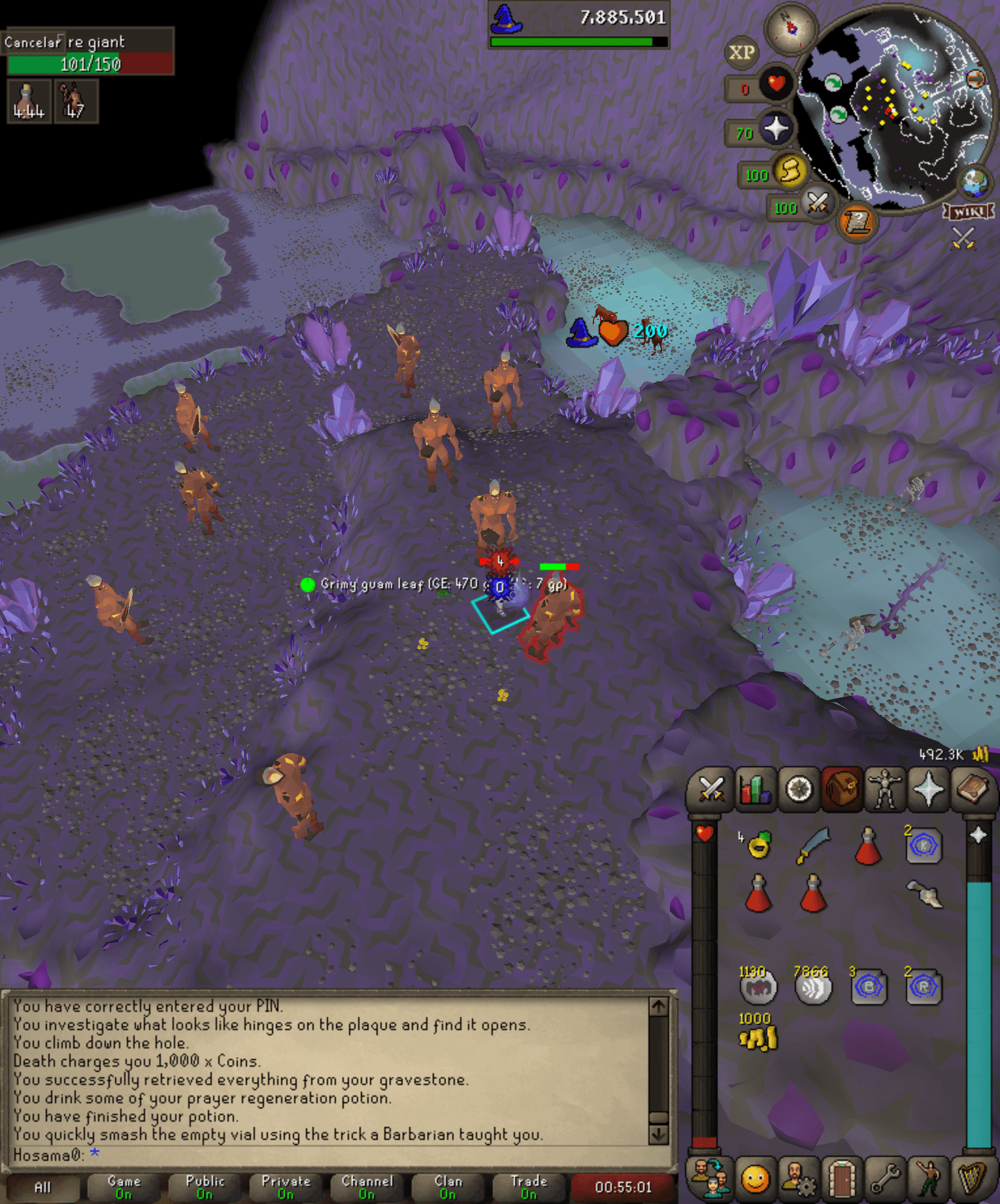The height and width of the screenshot is (1204, 1000).
Task: Open the Inventory backpack tab
Action: pos(841,789)
